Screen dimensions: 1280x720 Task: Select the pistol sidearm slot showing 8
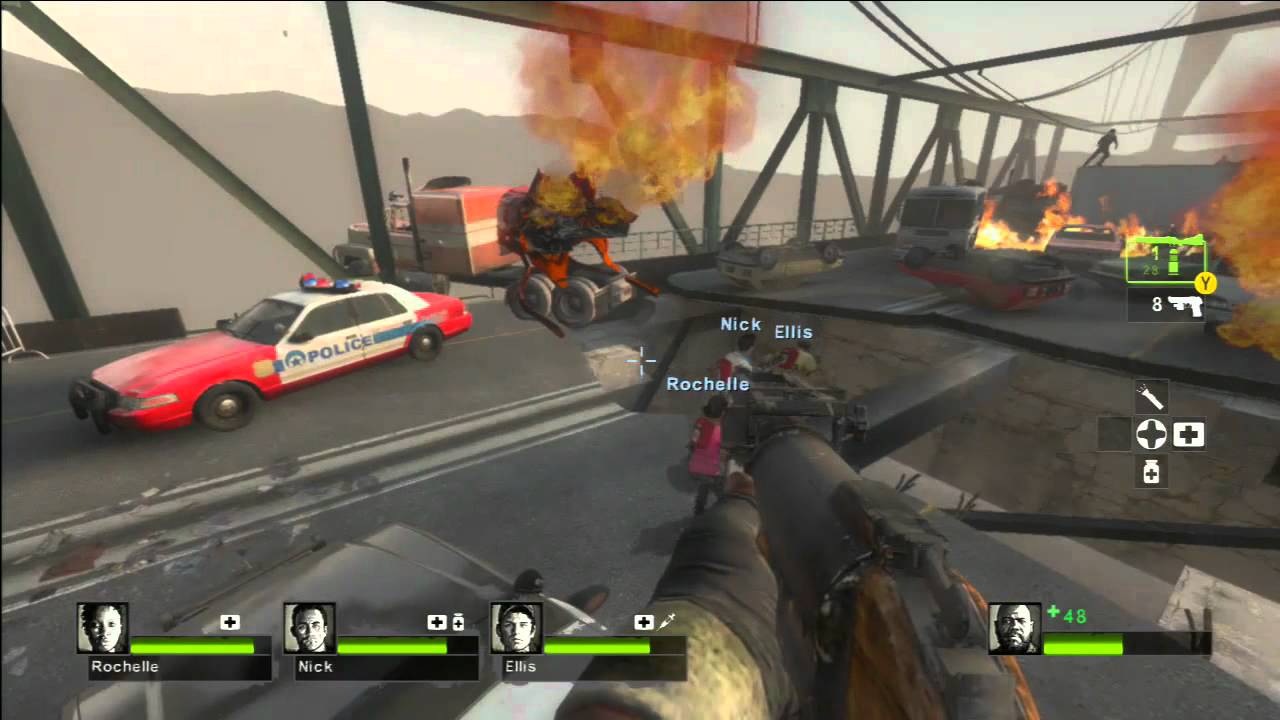pyautogui.click(x=1168, y=305)
